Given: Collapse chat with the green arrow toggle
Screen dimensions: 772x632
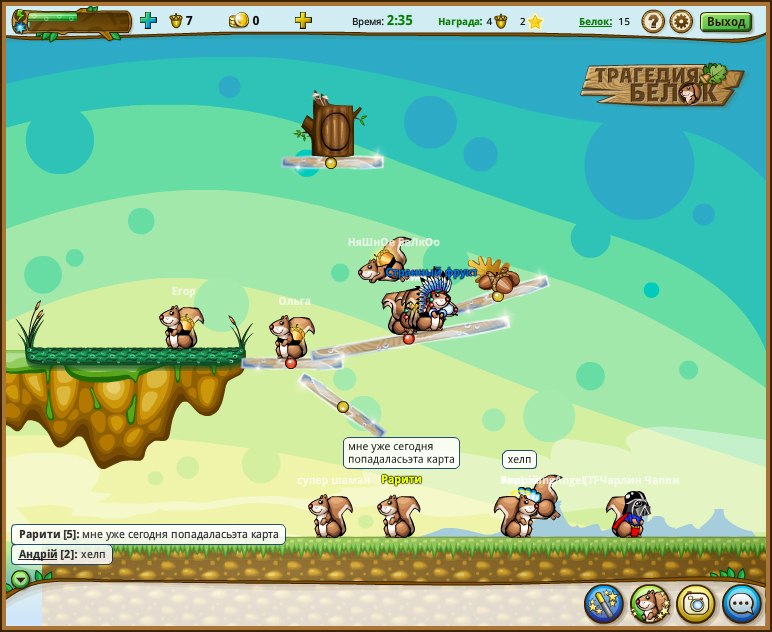Looking at the screenshot, I should click(x=20, y=579).
